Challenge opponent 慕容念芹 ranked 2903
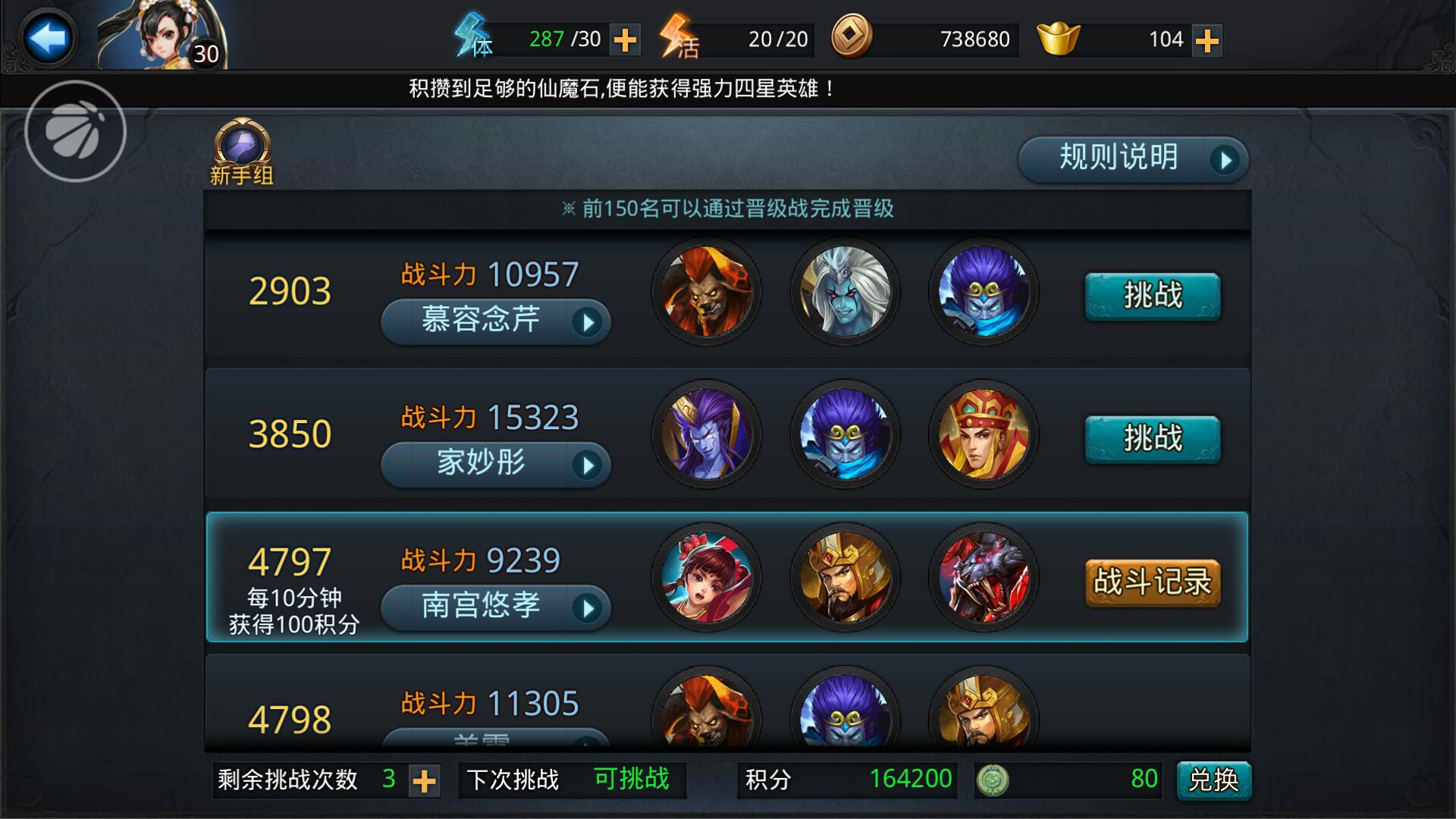This screenshot has height=819, width=1456. [x=1151, y=297]
